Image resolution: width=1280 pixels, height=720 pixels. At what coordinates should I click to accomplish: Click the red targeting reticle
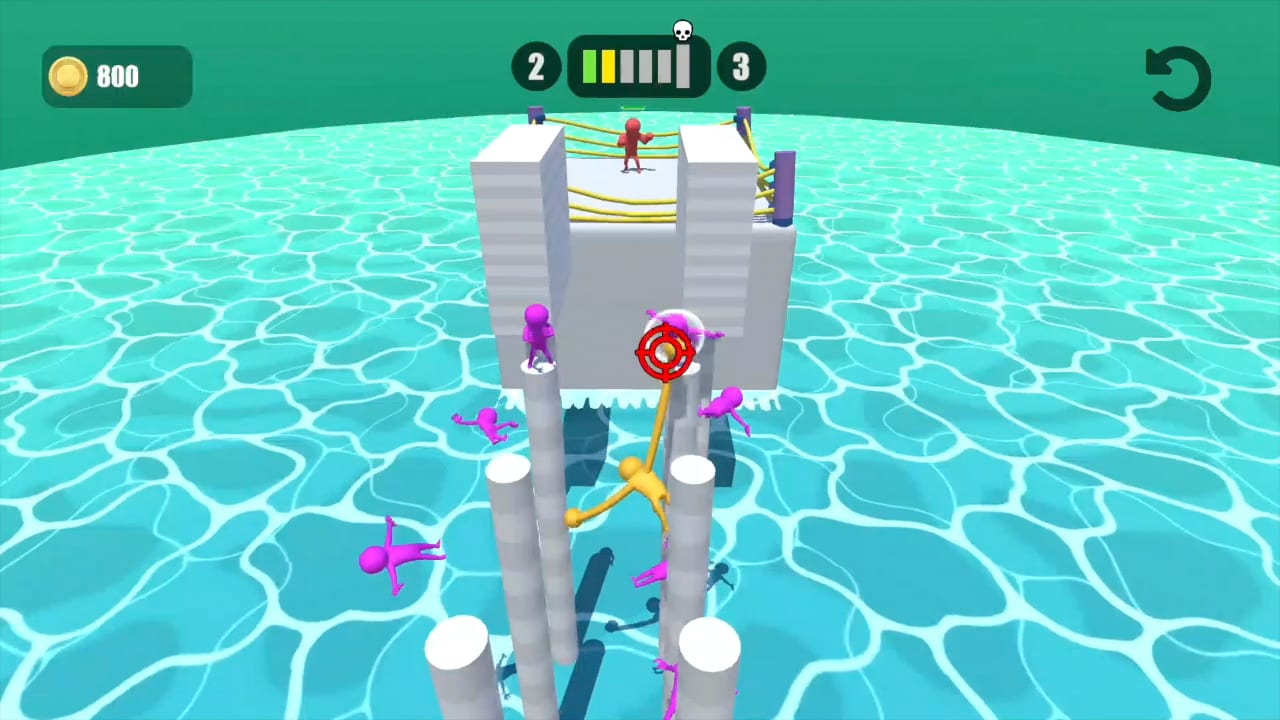pos(663,352)
